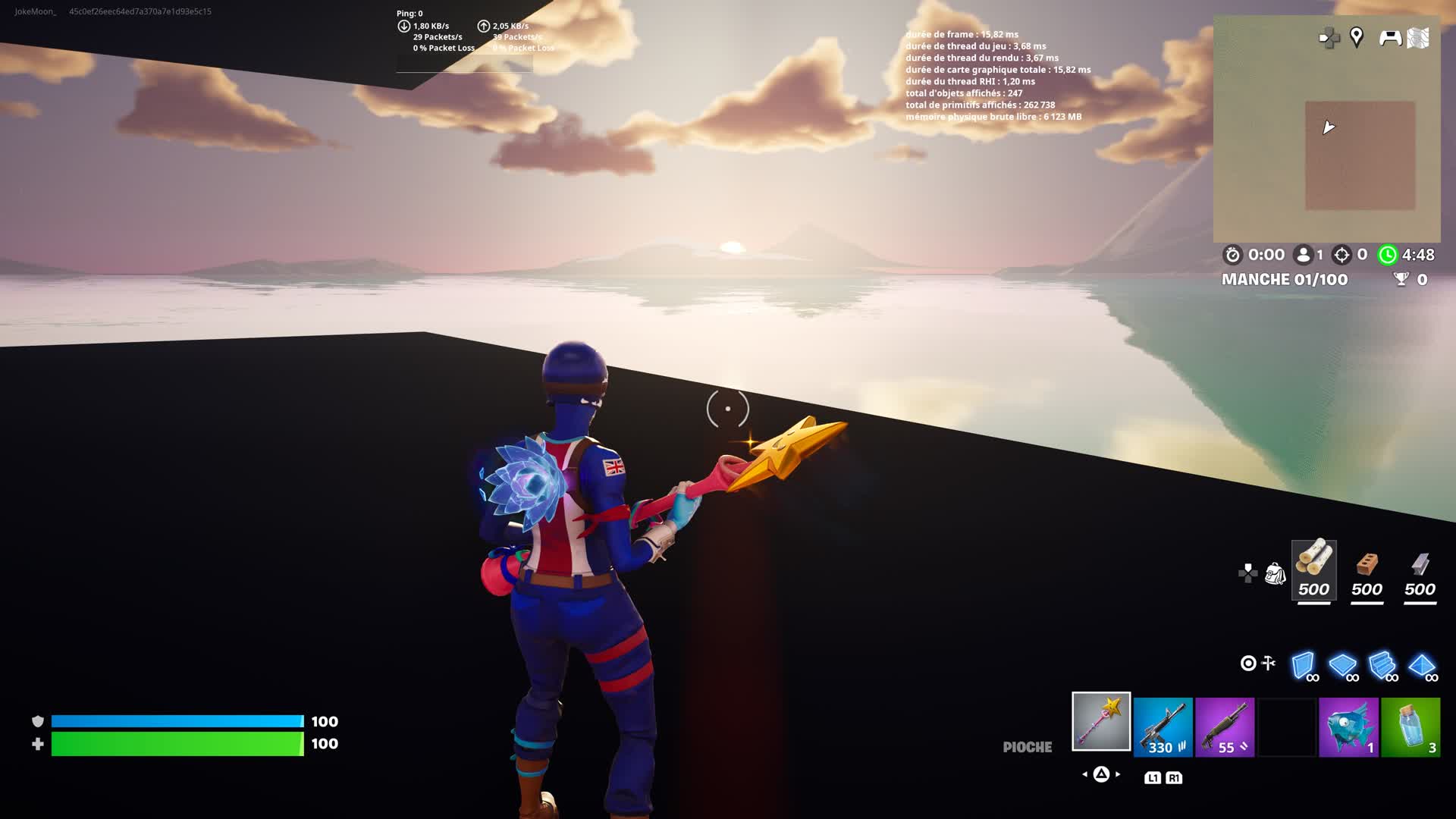
Task: Choose the pyramid roof building piece
Action: (x=1422, y=665)
